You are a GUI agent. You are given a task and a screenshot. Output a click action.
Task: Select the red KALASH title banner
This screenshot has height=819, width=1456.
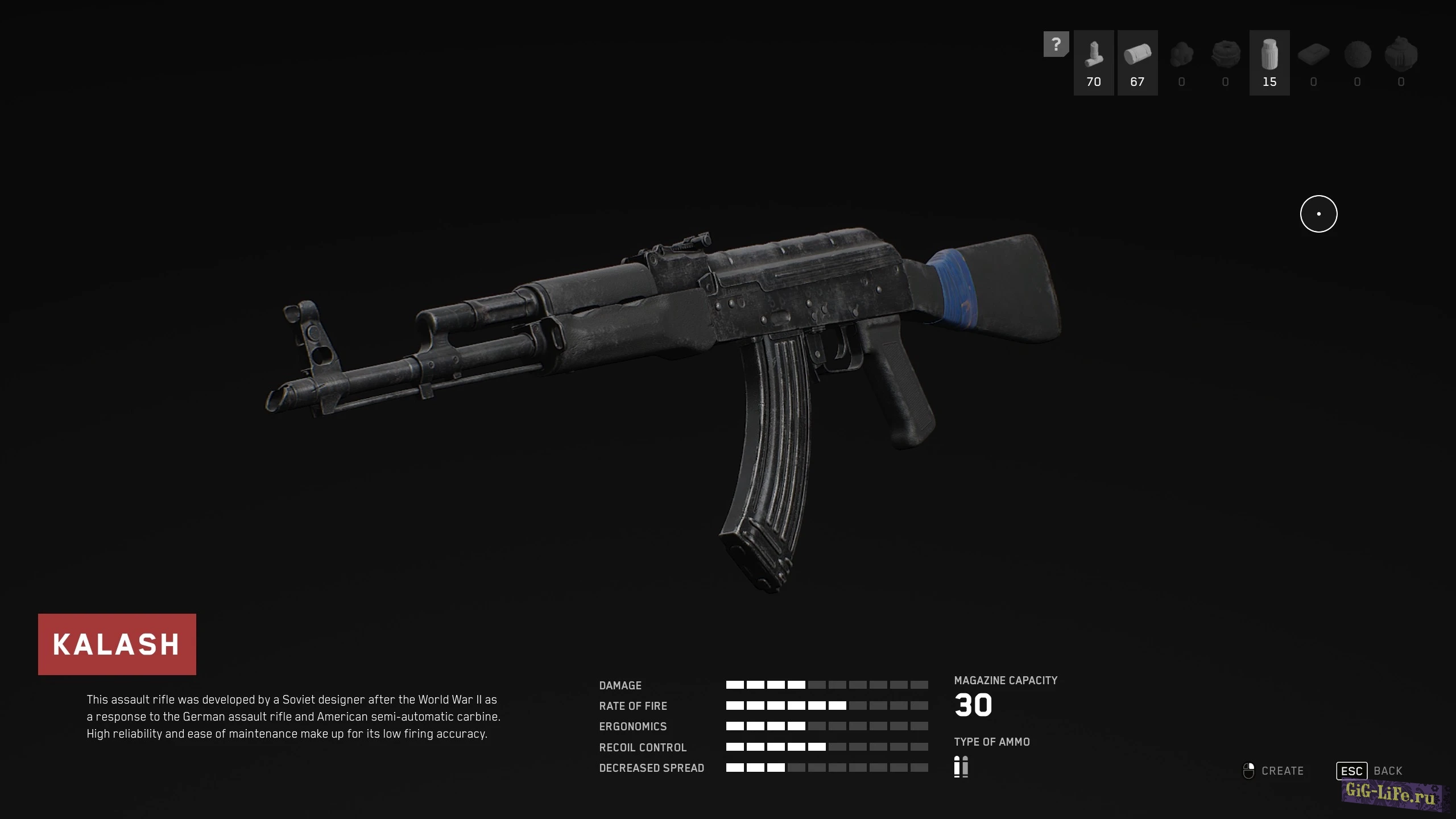pos(117,644)
